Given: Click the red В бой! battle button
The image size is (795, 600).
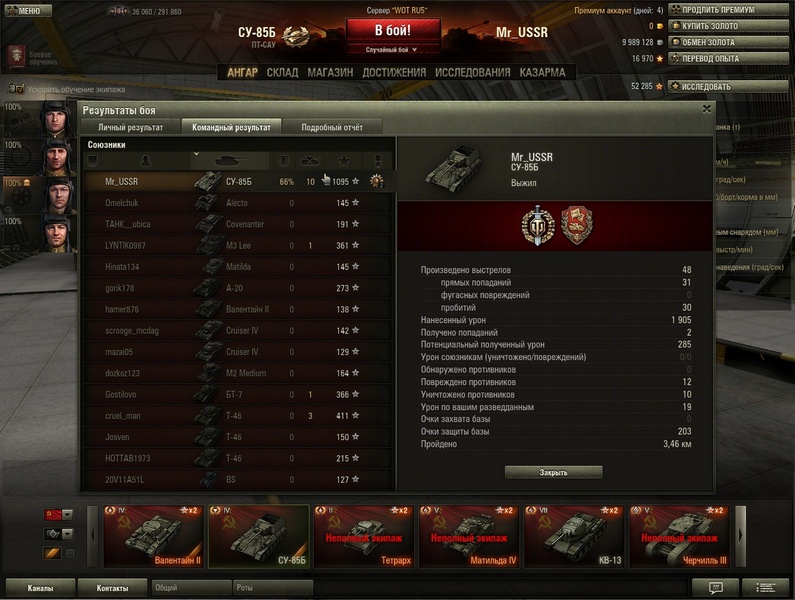Looking at the screenshot, I should point(392,31).
